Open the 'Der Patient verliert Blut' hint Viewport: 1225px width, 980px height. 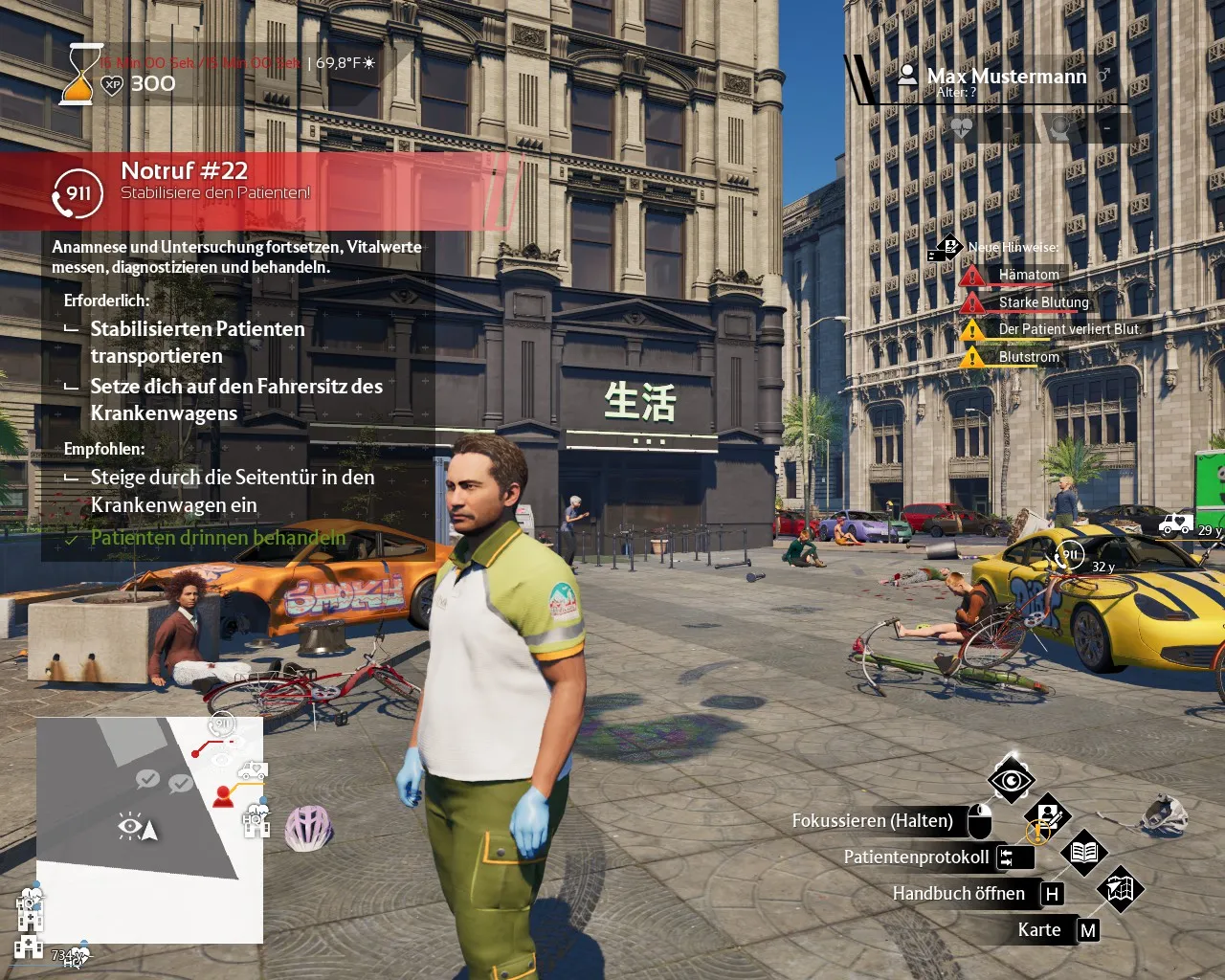(1068, 329)
